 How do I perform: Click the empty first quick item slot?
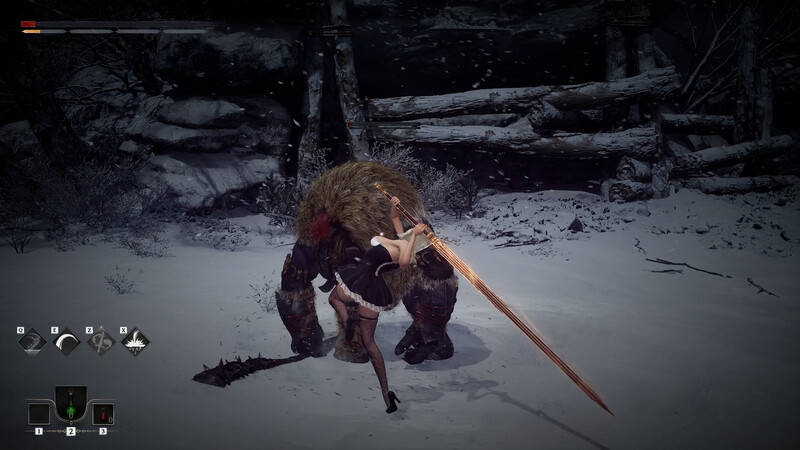point(39,413)
